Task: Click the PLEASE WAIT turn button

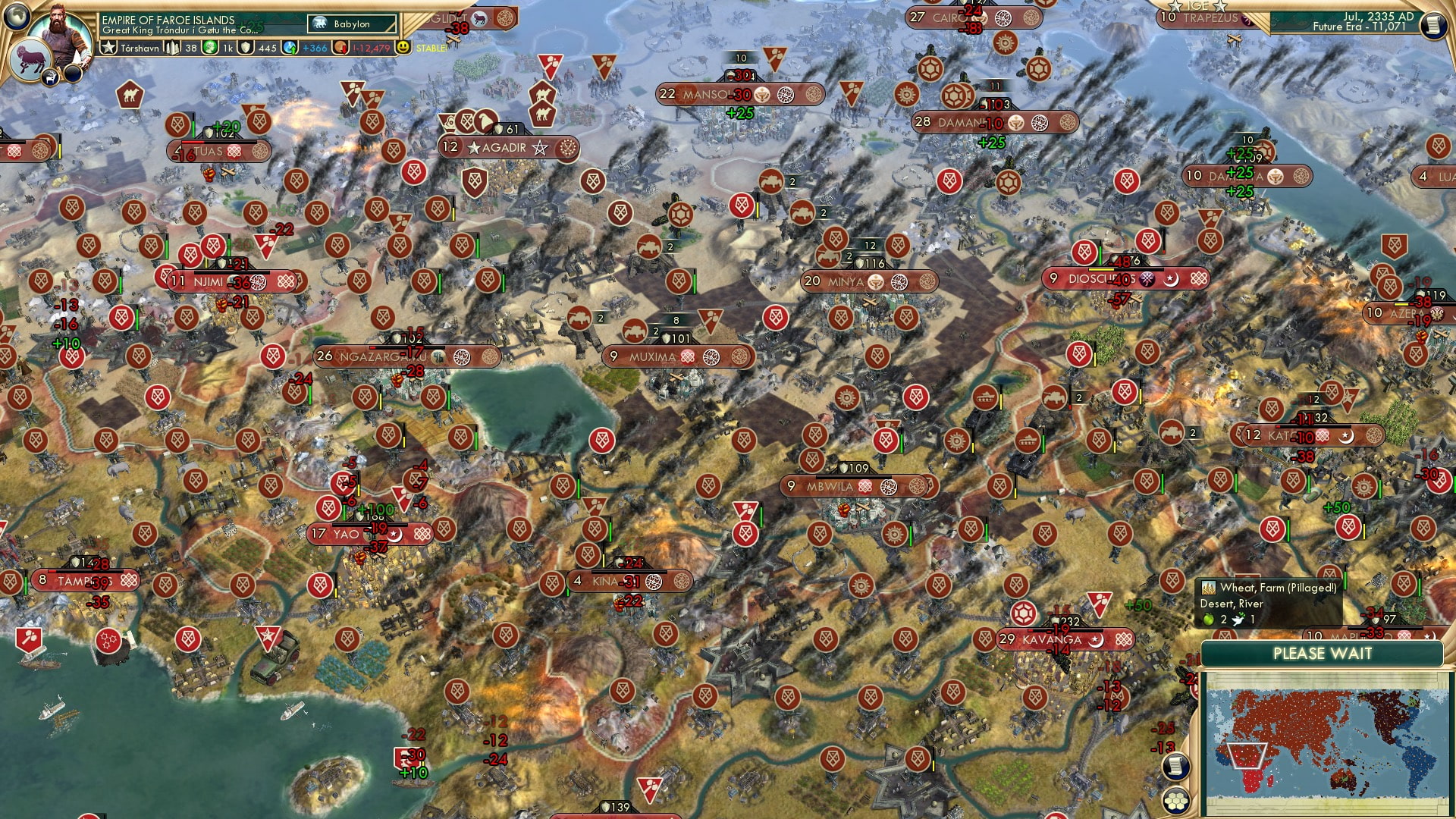Action: (1322, 654)
